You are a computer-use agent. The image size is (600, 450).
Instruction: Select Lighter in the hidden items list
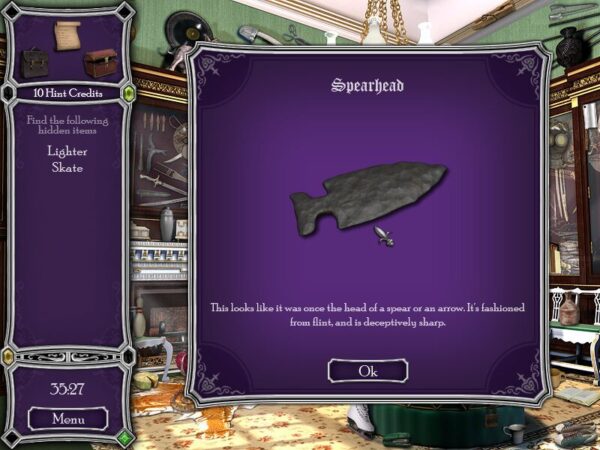coord(68,151)
